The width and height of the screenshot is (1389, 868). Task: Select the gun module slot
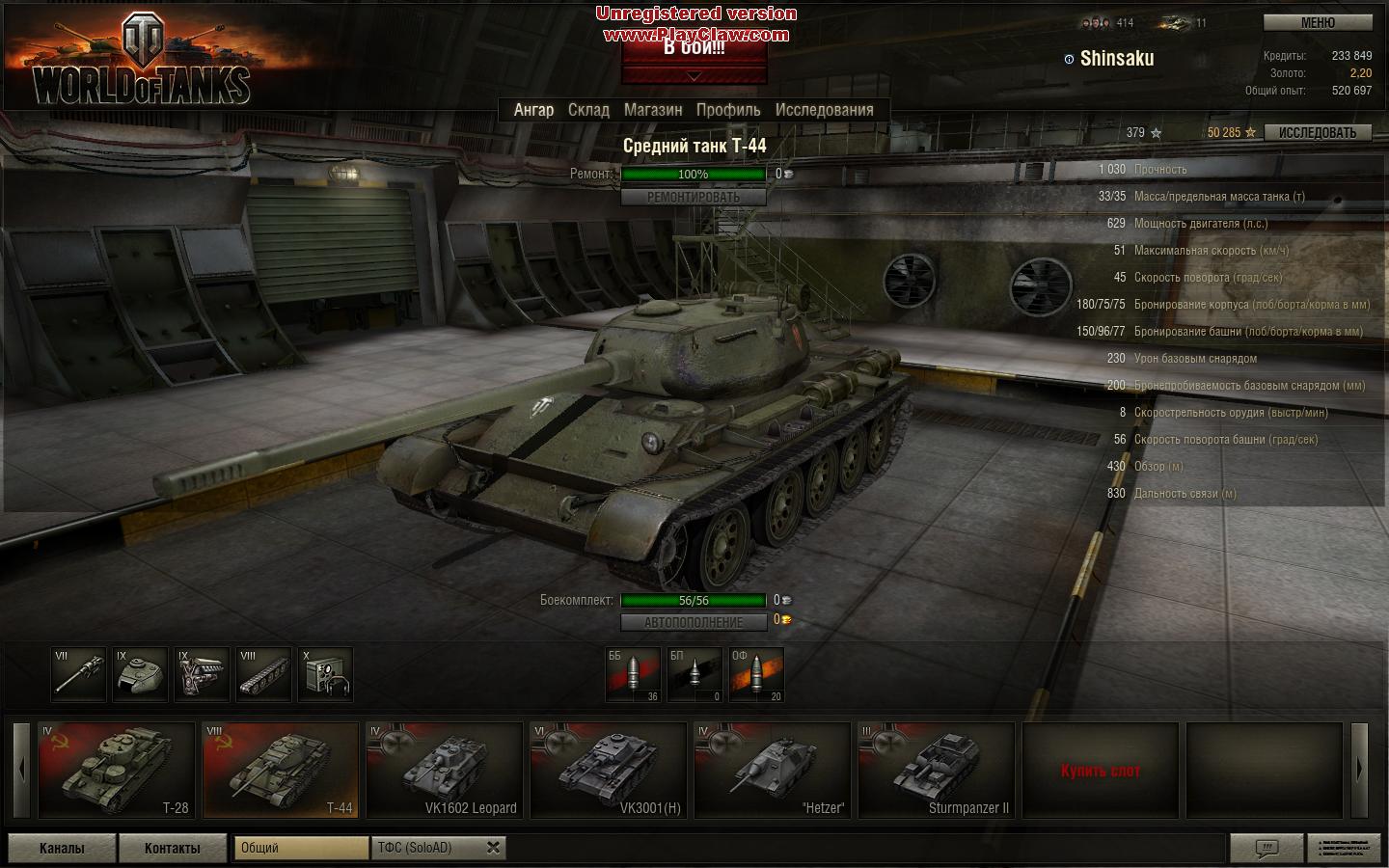click(78, 674)
